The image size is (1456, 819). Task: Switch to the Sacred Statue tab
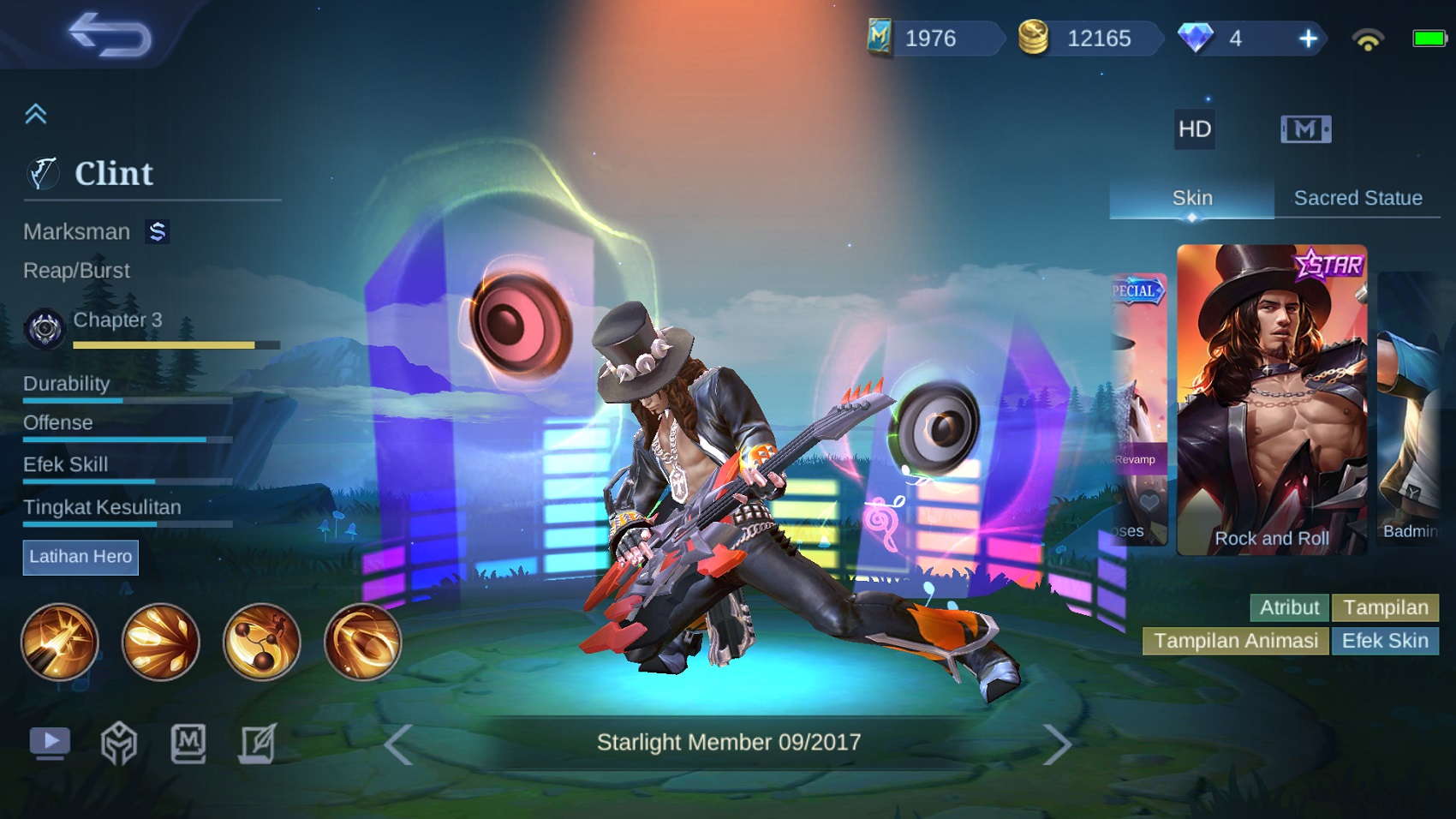pos(1358,198)
